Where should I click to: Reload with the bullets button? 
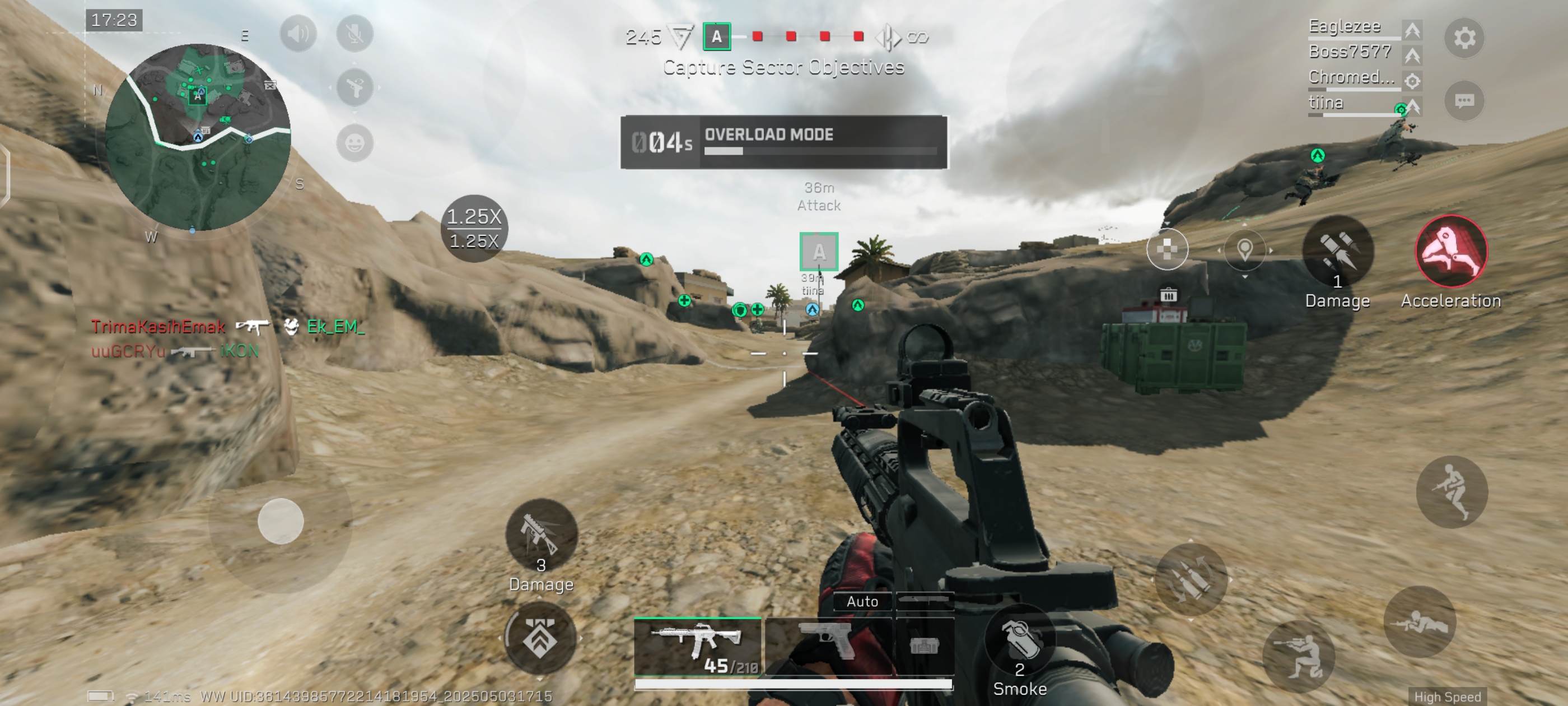[1191, 579]
